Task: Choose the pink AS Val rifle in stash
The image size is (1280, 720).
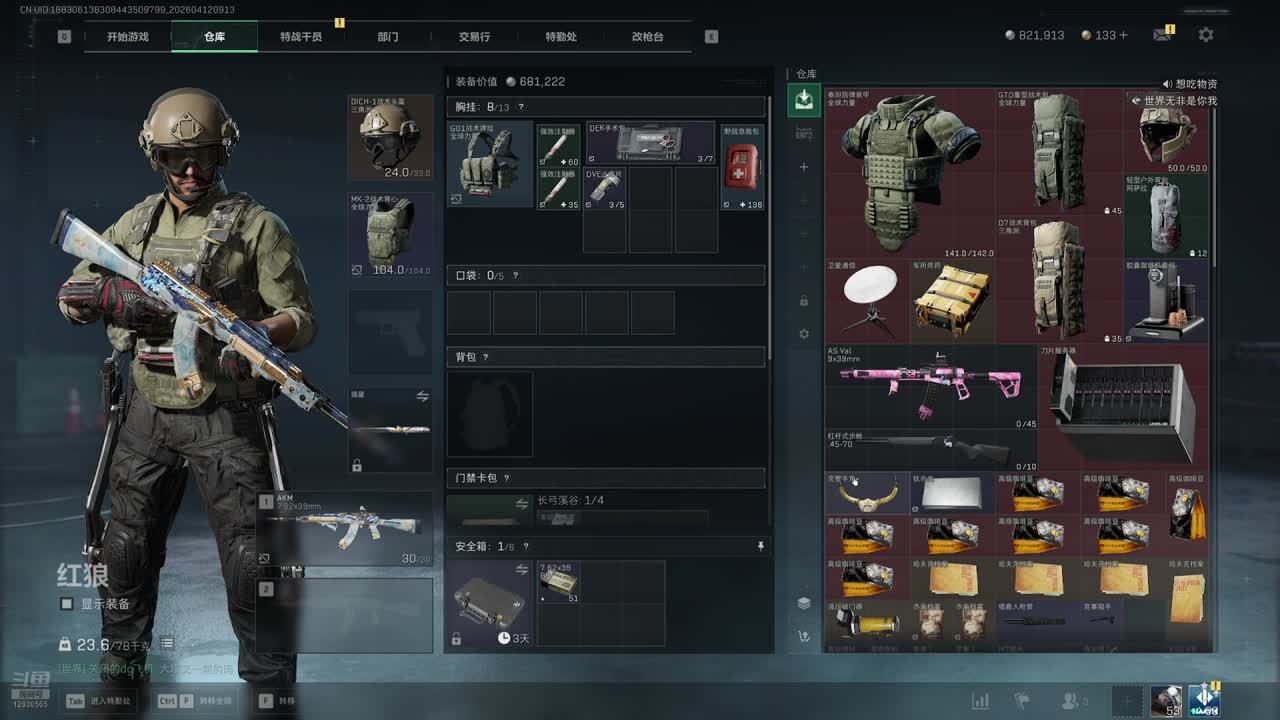Action: point(917,387)
